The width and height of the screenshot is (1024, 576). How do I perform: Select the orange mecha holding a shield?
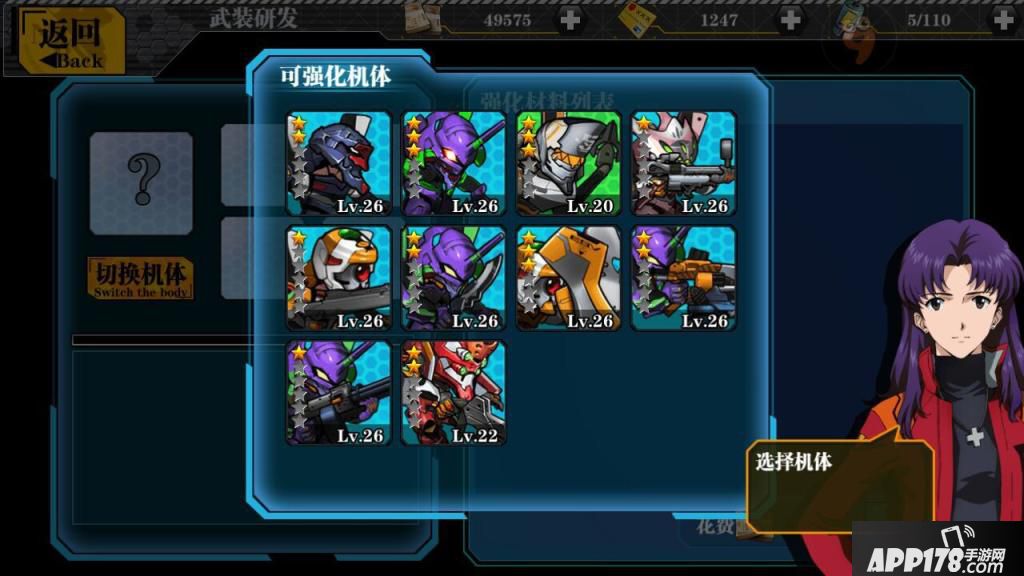click(568, 278)
